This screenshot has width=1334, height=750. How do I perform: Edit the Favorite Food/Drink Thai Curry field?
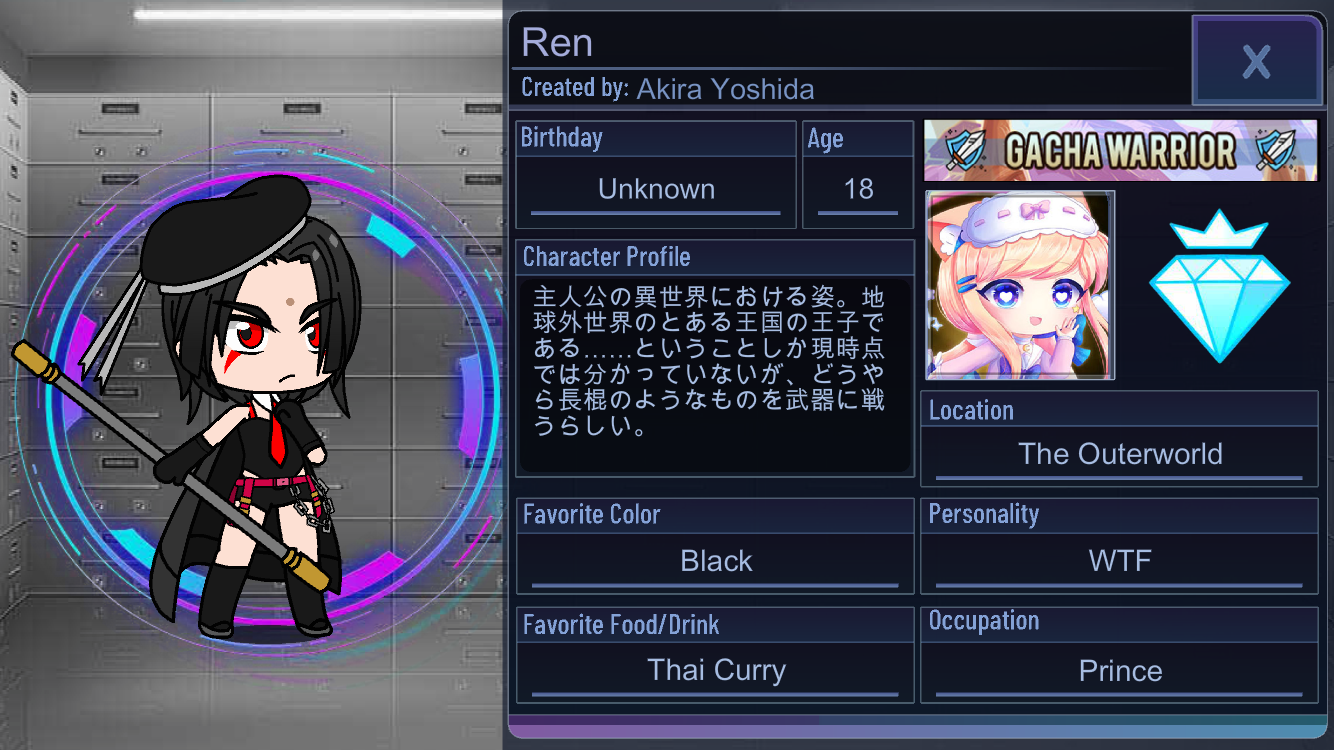tap(716, 670)
